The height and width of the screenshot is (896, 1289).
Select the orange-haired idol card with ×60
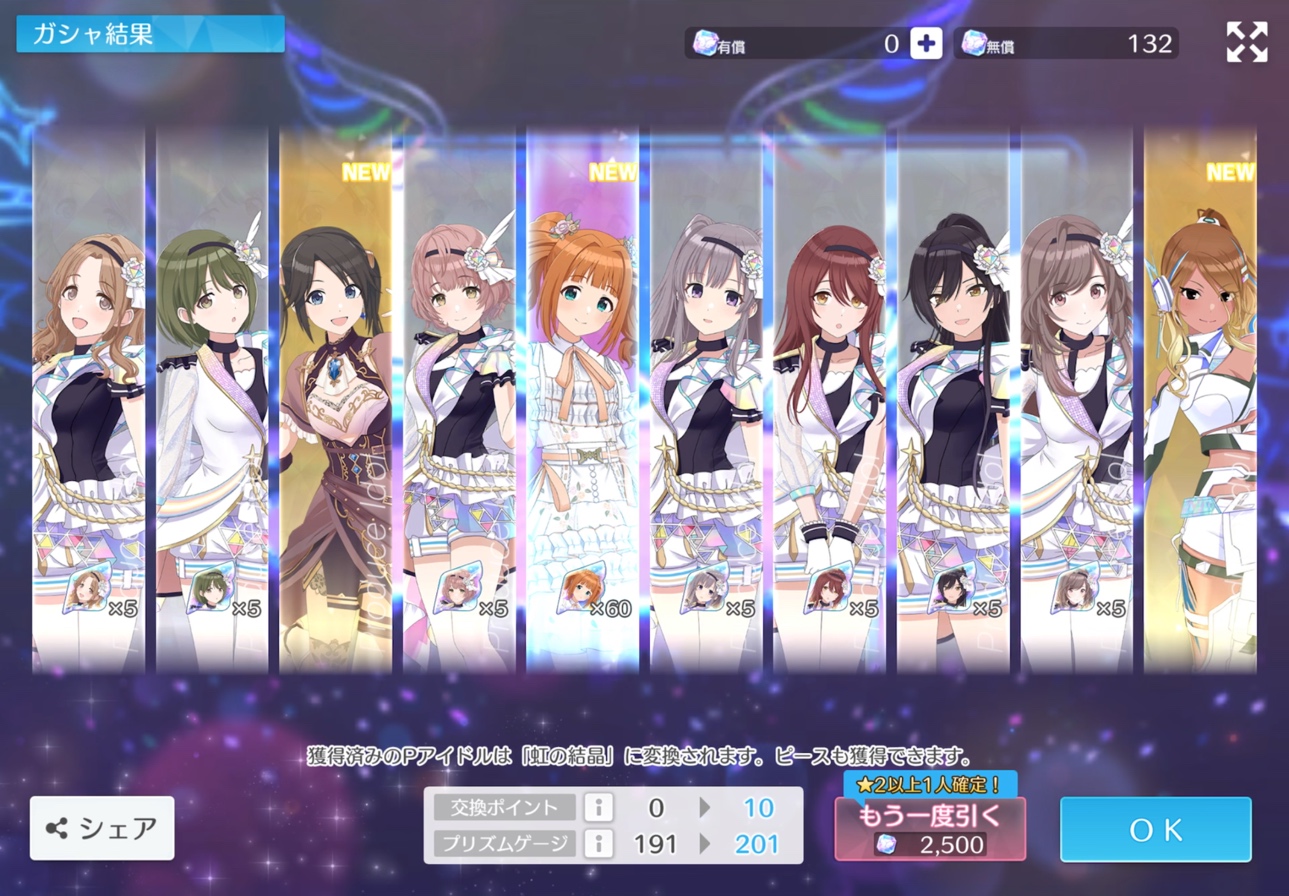pyautogui.click(x=583, y=400)
